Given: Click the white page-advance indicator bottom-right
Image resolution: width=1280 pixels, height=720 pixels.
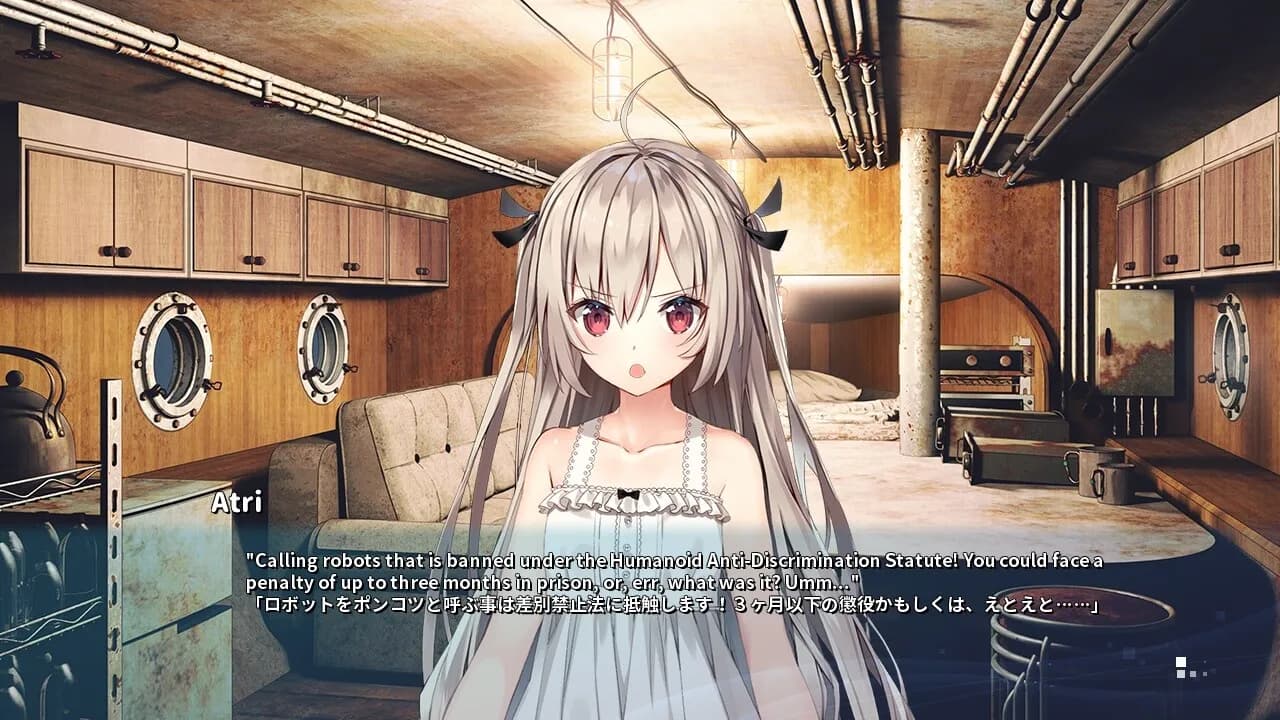Looking at the screenshot, I should [x=1183, y=661].
